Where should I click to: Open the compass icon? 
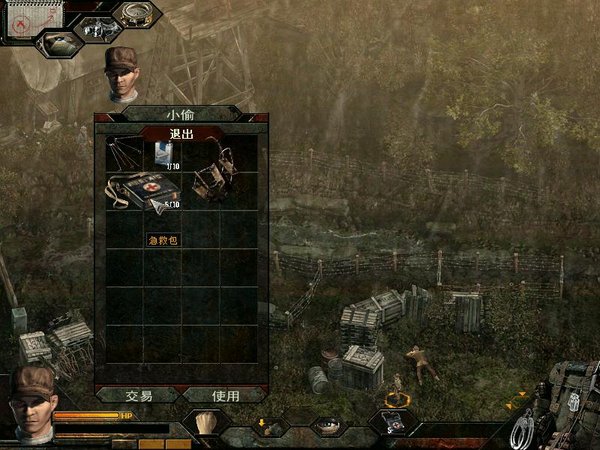tap(138, 12)
